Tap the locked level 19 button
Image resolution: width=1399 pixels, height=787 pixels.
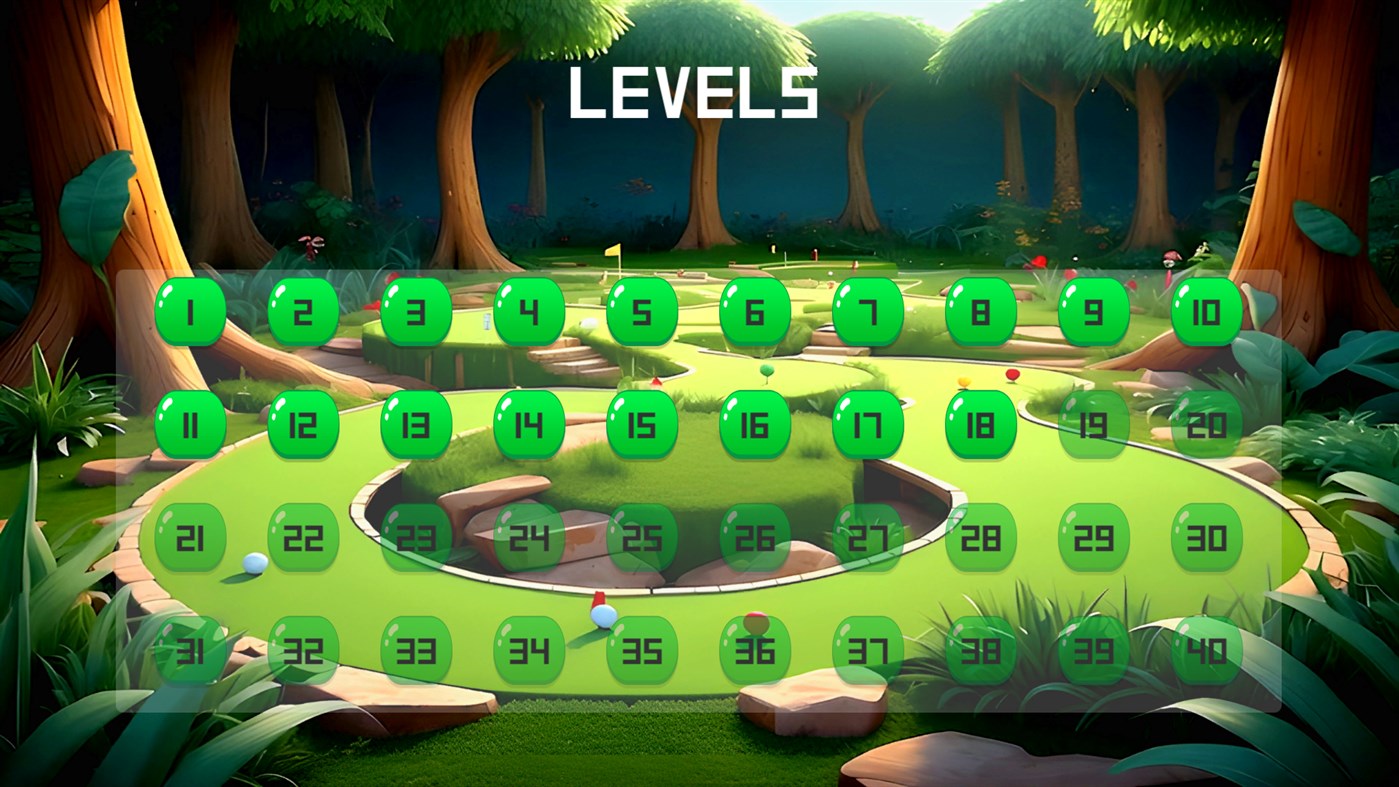click(1092, 425)
